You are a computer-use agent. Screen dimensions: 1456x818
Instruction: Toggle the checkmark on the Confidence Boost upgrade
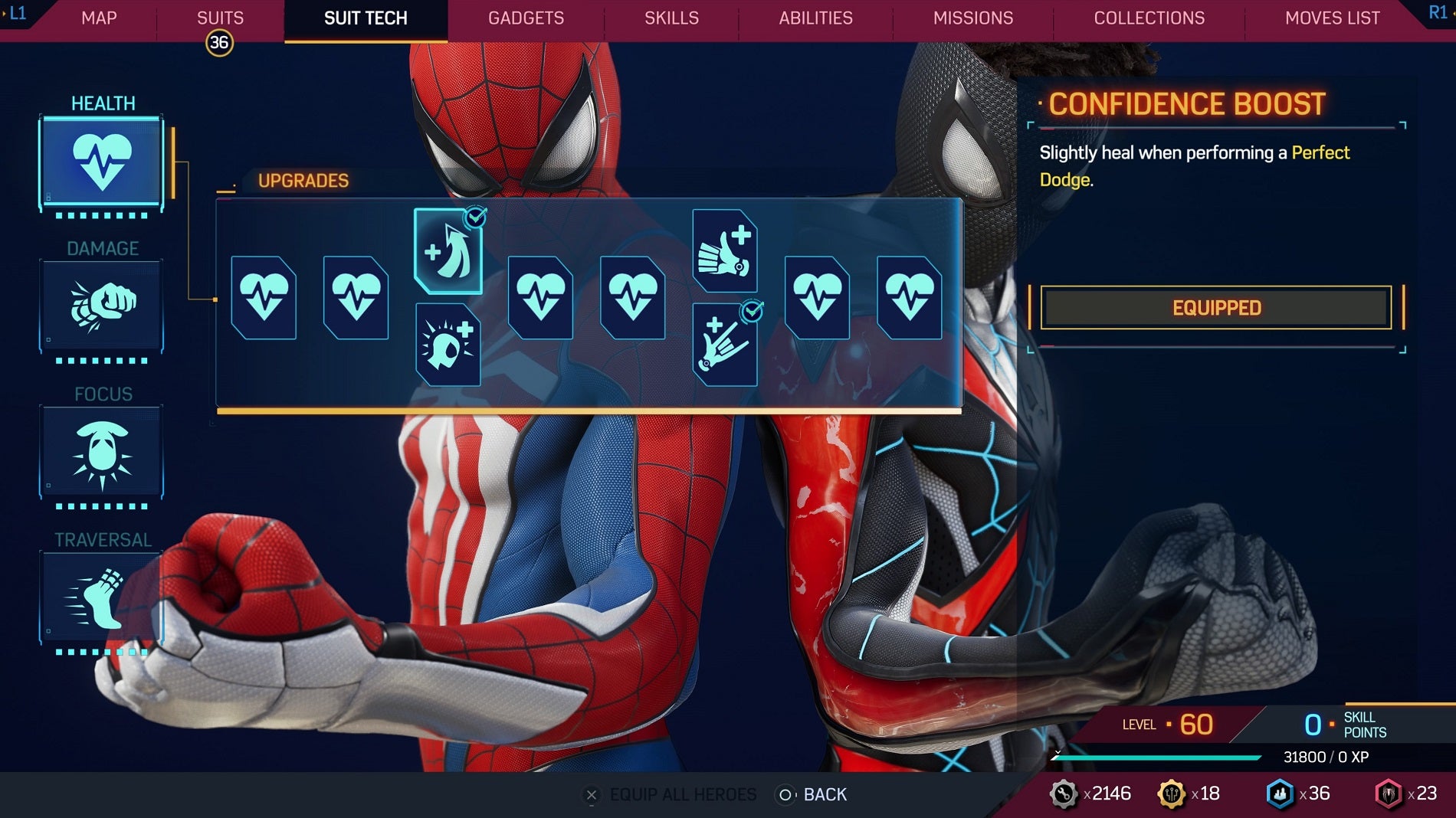pyautogui.click(x=475, y=218)
